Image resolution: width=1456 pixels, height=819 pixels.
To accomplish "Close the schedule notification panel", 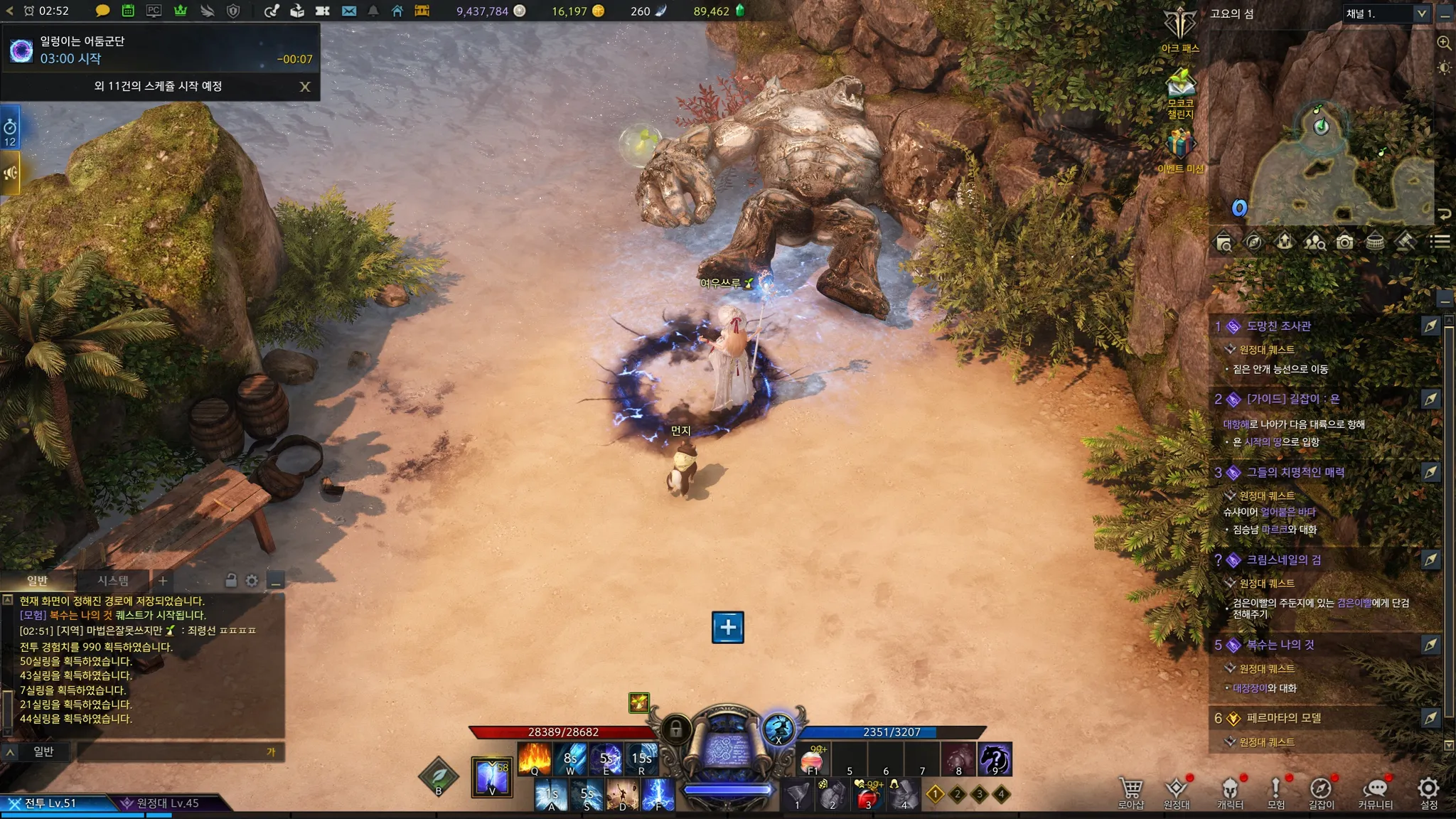I will coord(305,87).
